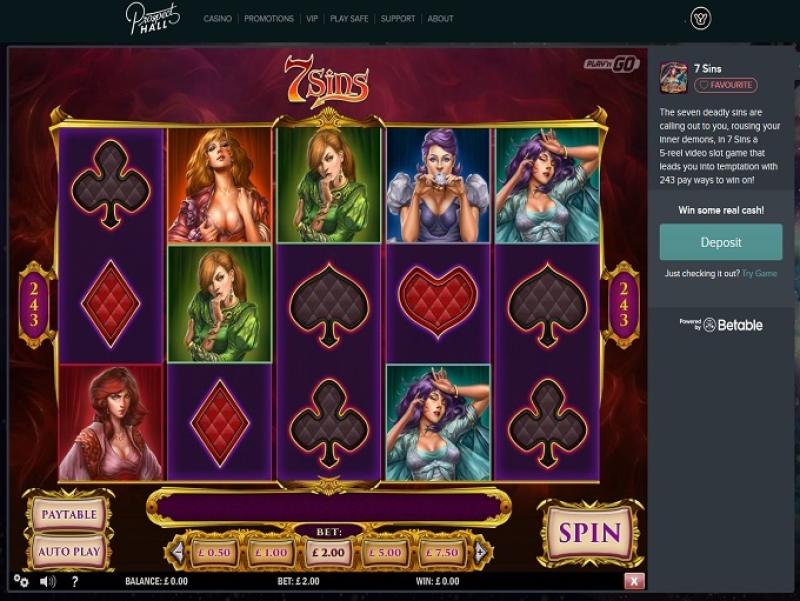Go to the VIP section

[x=313, y=19]
